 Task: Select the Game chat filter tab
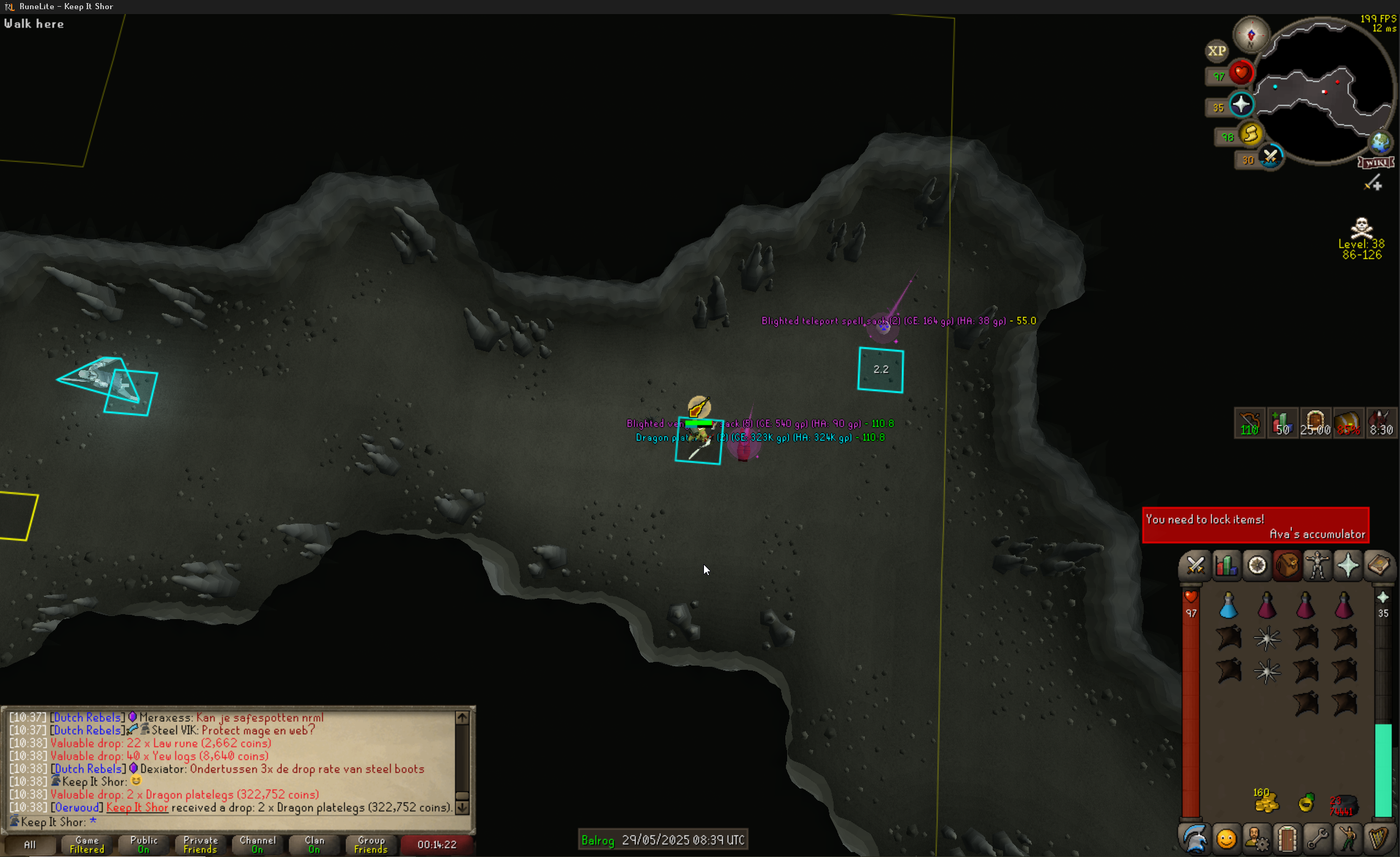[x=87, y=845]
